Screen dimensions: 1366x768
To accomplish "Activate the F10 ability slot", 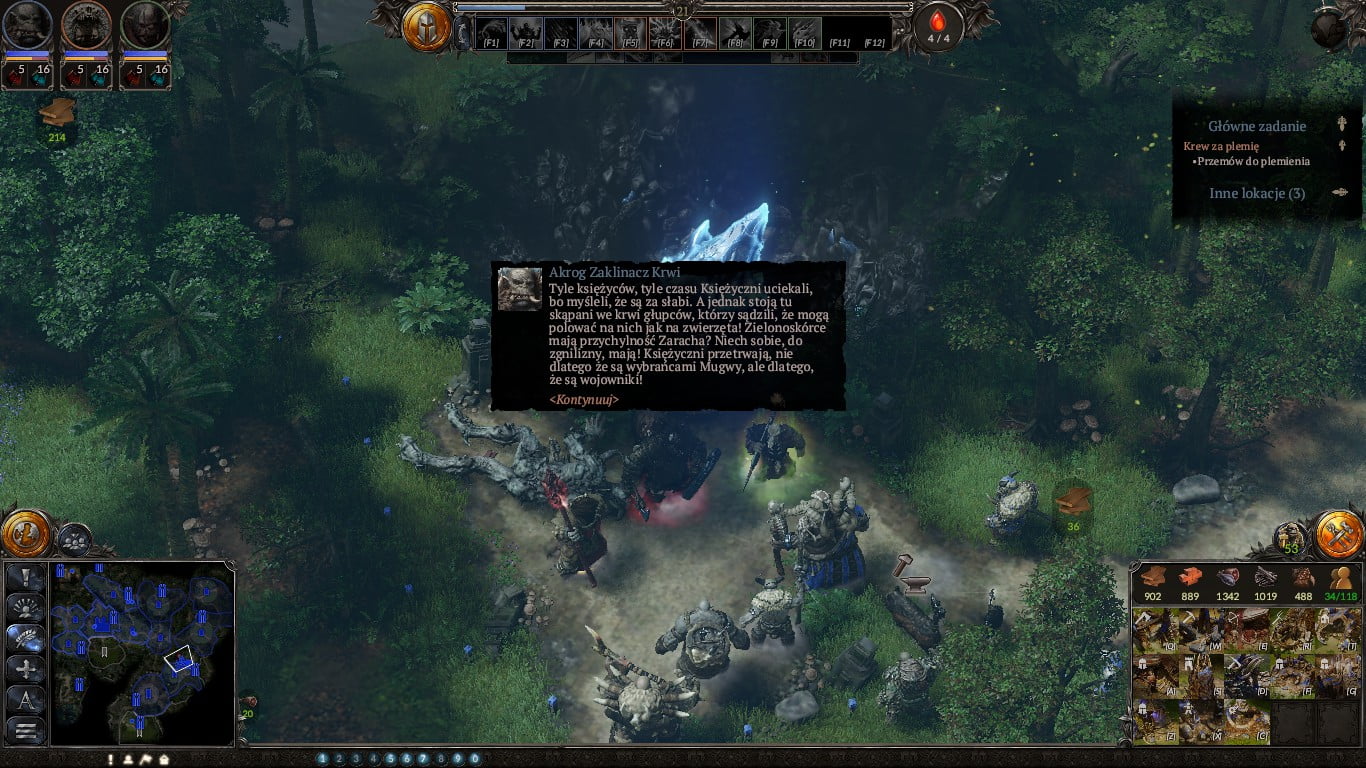I will pos(805,33).
